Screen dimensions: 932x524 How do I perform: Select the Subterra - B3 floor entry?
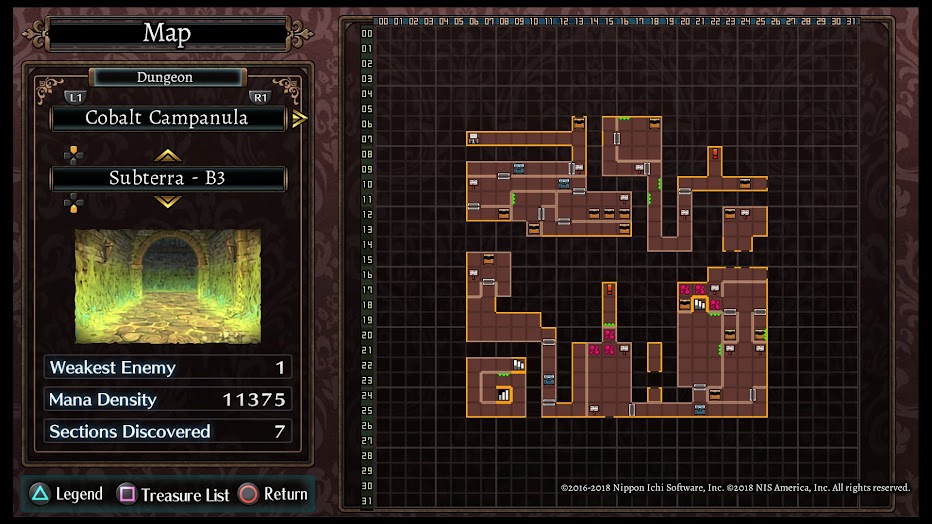coord(167,179)
